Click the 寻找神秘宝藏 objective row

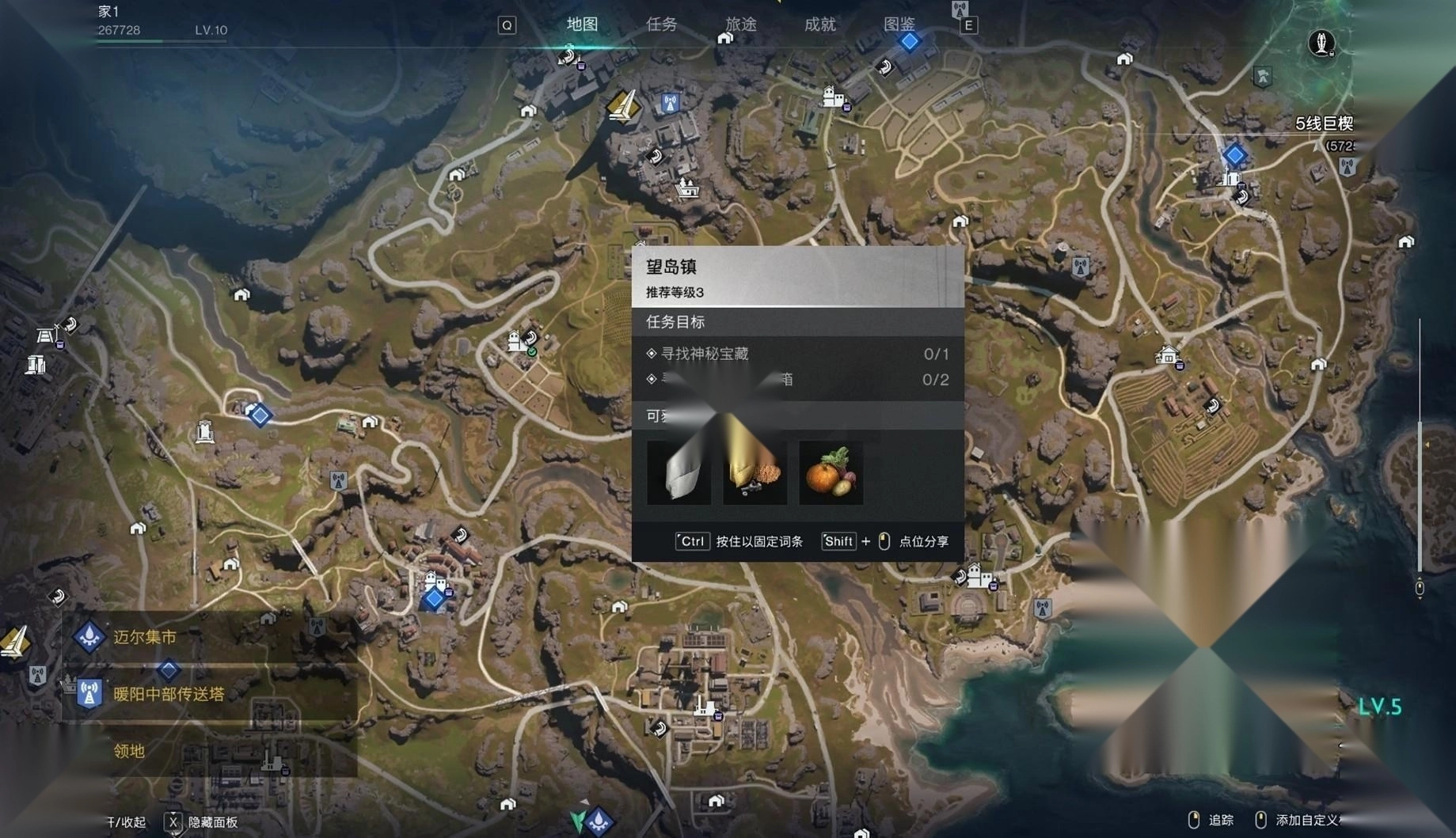click(705, 354)
